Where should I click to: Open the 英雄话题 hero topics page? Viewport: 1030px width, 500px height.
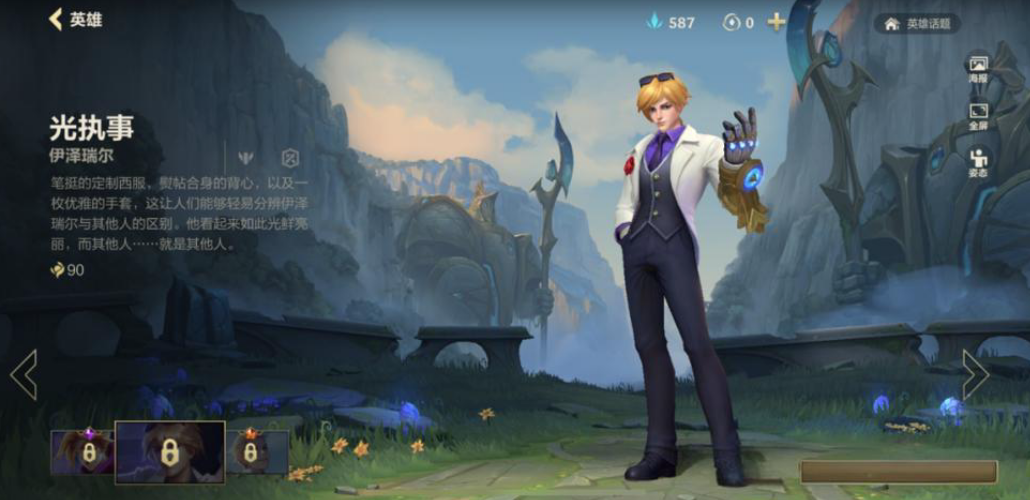coord(916,23)
